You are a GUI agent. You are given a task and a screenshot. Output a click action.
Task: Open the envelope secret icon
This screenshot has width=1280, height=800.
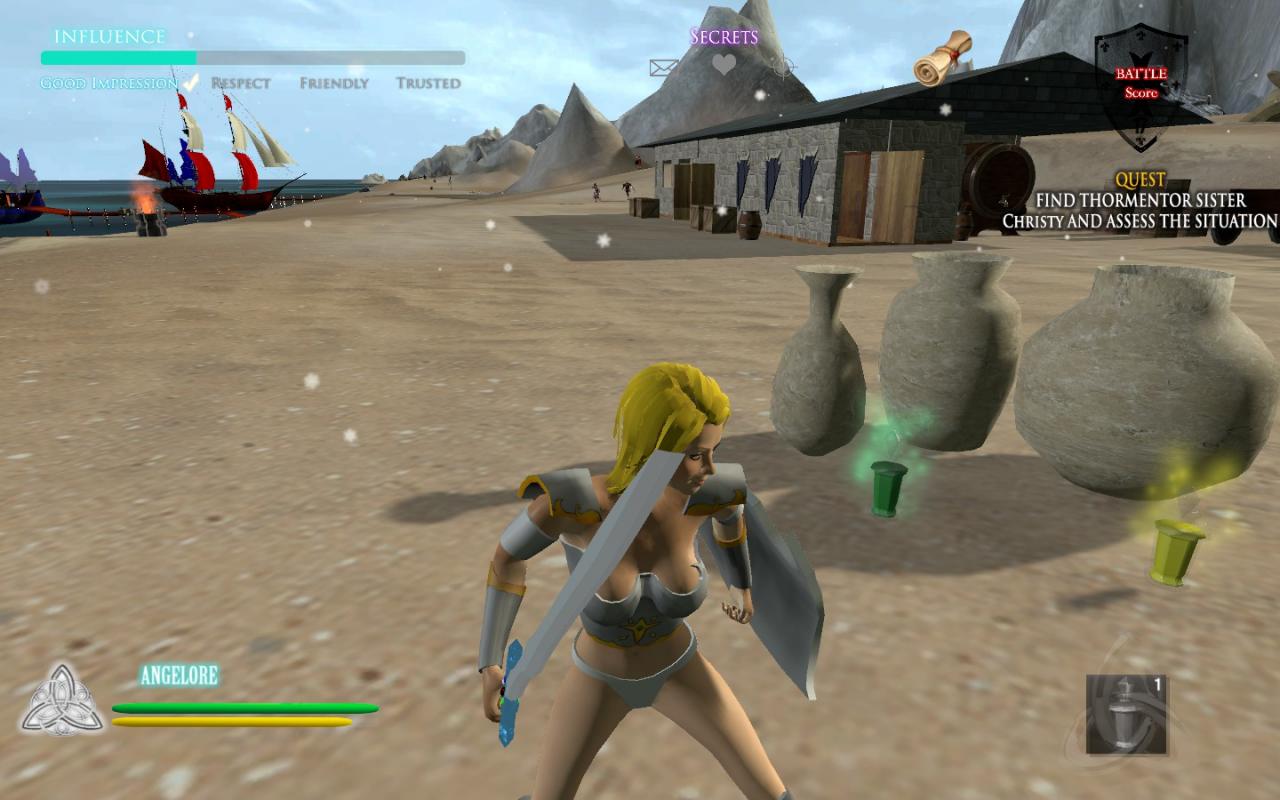pyautogui.click(x=664, y=68)
